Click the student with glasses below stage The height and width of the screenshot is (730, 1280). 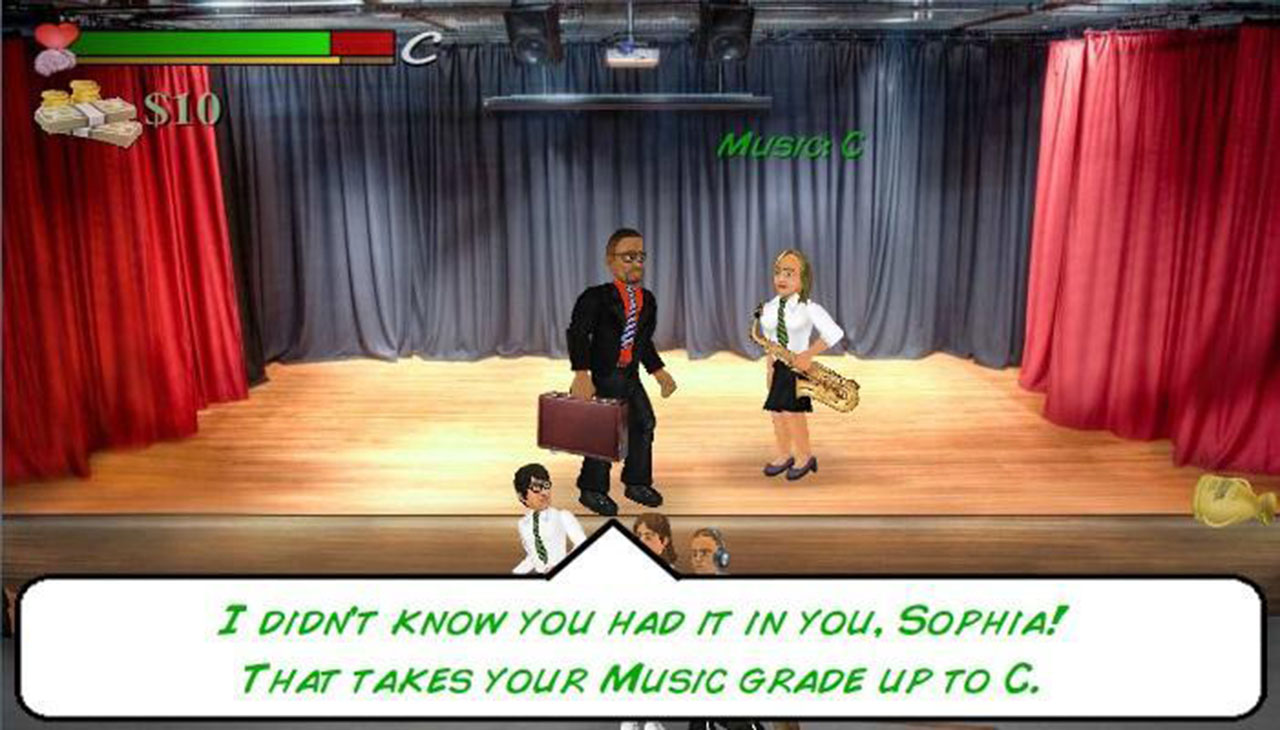coord(537,500)
